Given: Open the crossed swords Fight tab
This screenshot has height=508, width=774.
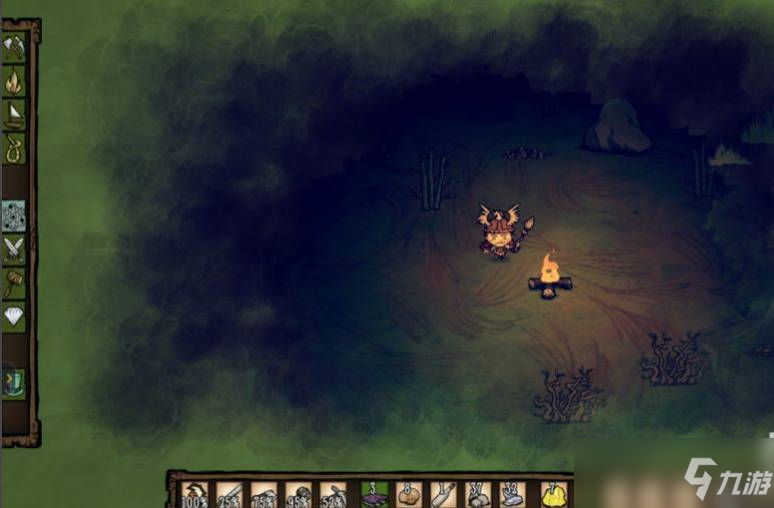Looking at the screenshot, I should tap(14, 248).
